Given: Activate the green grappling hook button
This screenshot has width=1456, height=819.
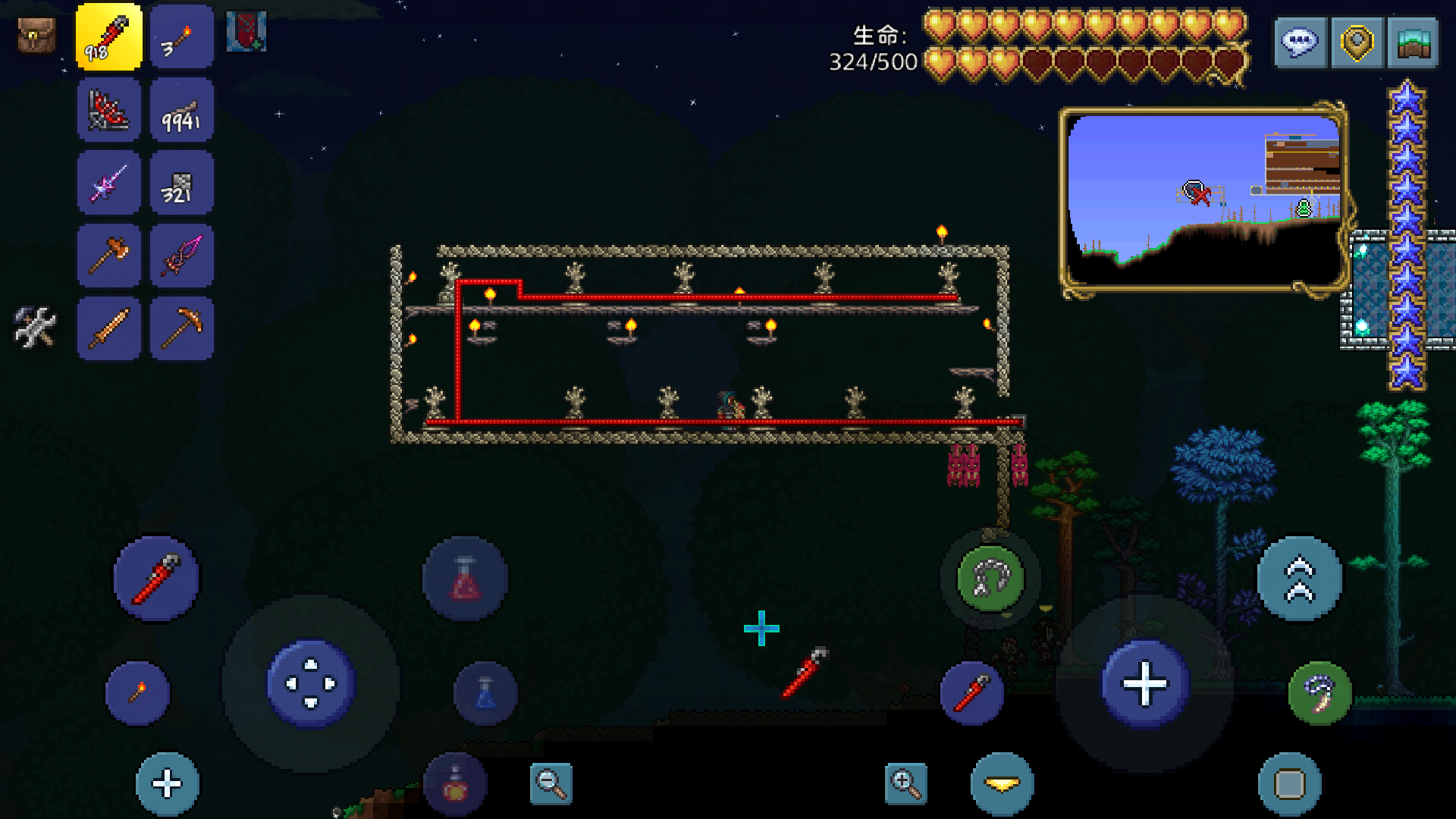Looking at the screenshot, I should coord(990,579).
